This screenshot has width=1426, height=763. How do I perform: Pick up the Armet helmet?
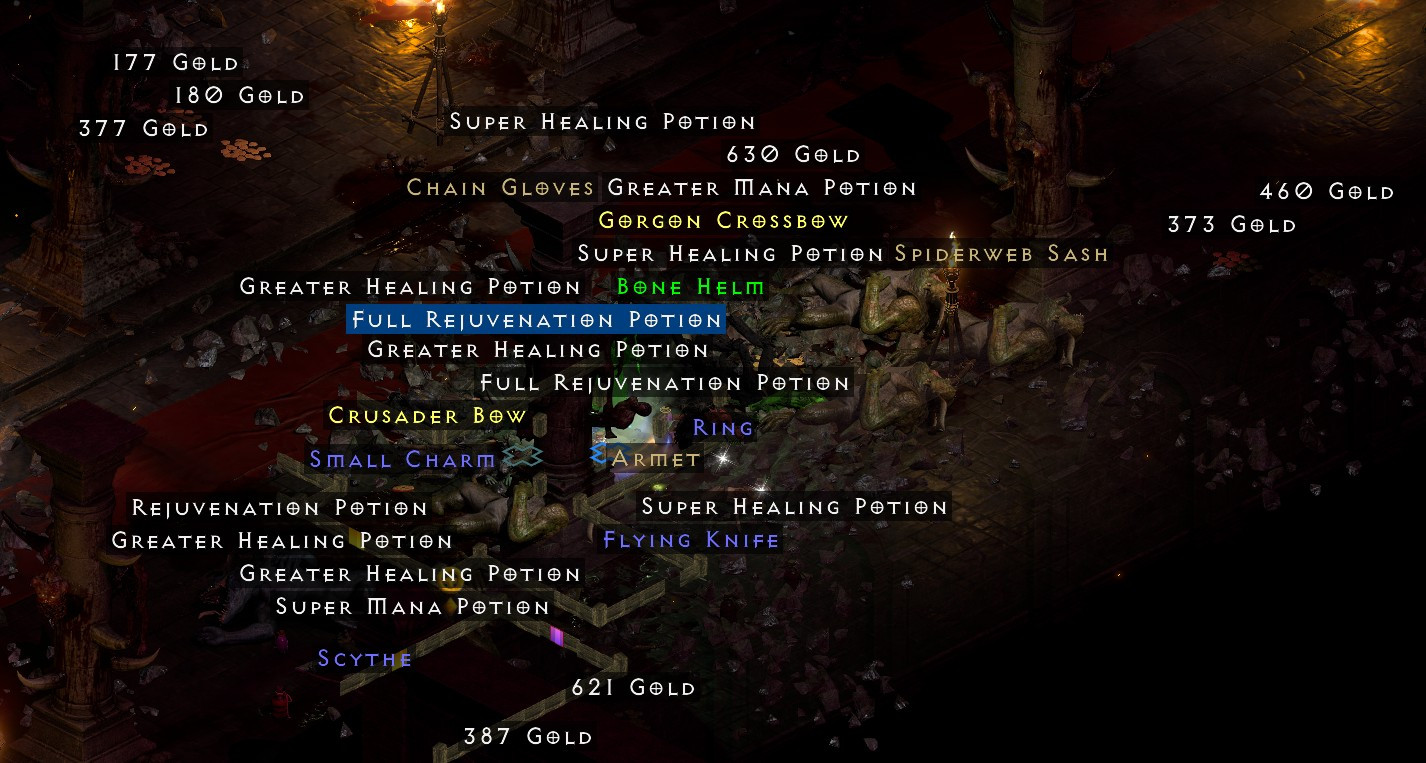pos(655,459)
